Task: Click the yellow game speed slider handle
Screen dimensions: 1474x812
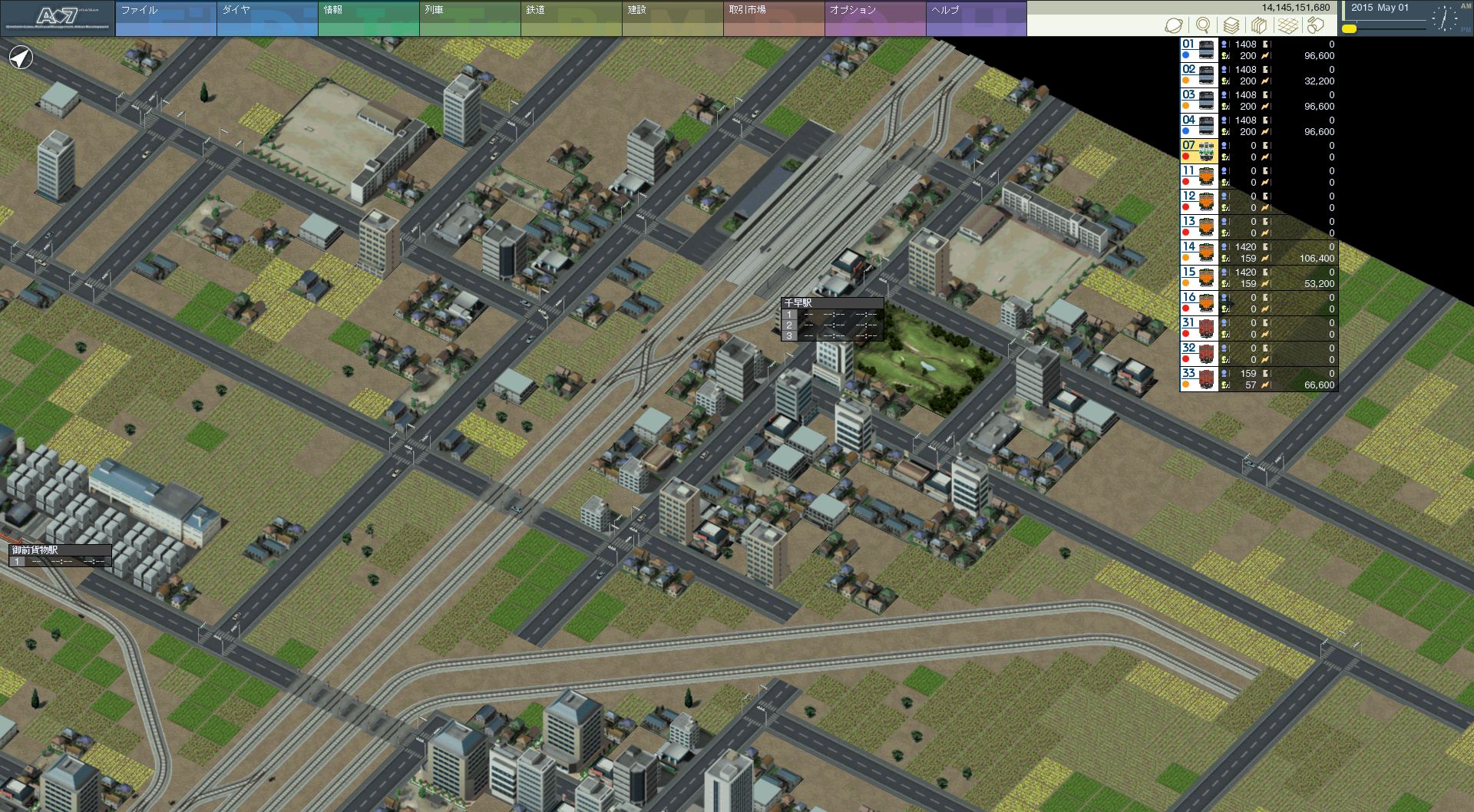Action: [1349, 28]
